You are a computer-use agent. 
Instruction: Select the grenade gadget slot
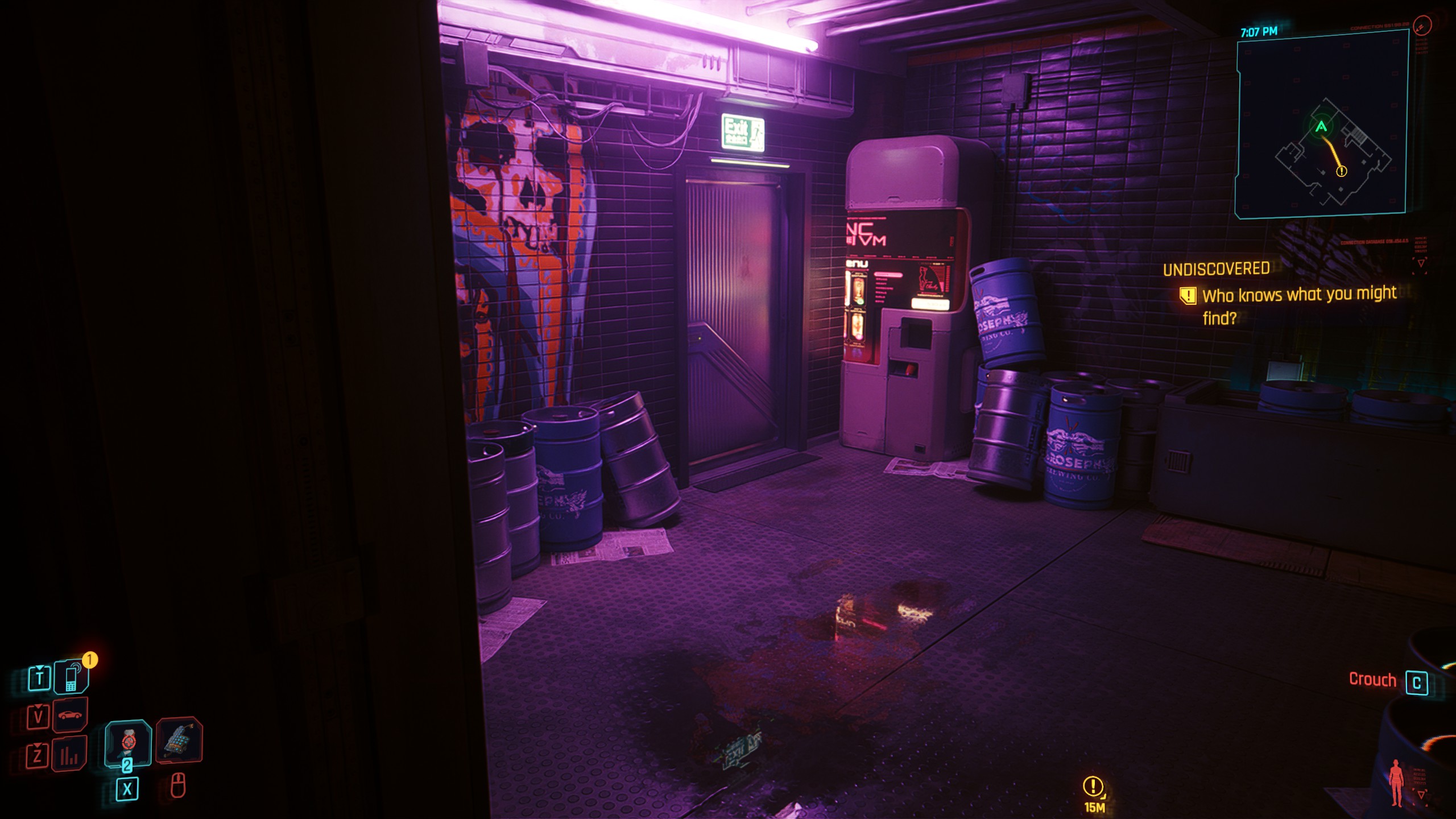pyautogui.click(x=179, y=739)
